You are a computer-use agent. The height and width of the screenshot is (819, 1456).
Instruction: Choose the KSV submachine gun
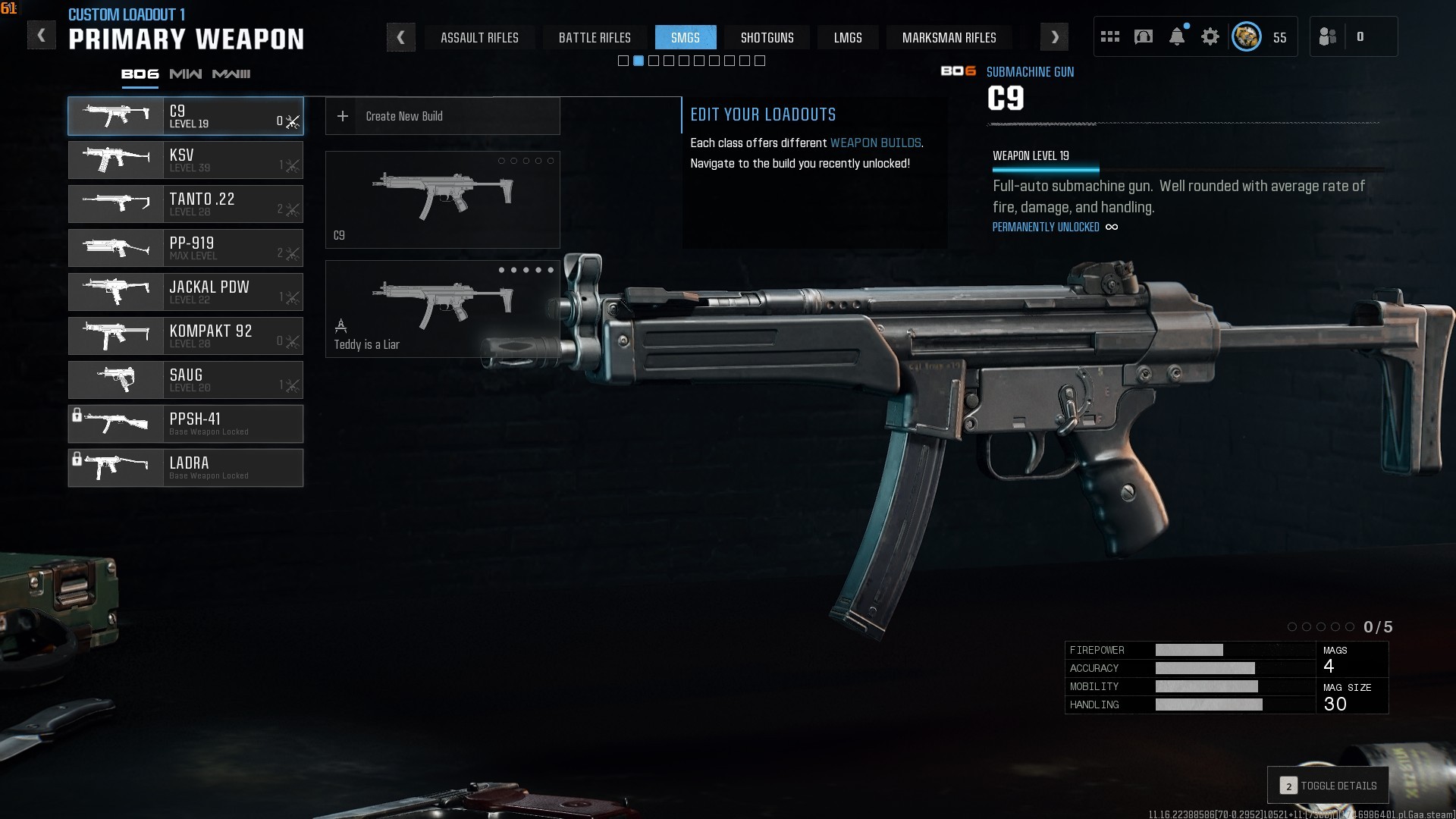click(186, 160)
